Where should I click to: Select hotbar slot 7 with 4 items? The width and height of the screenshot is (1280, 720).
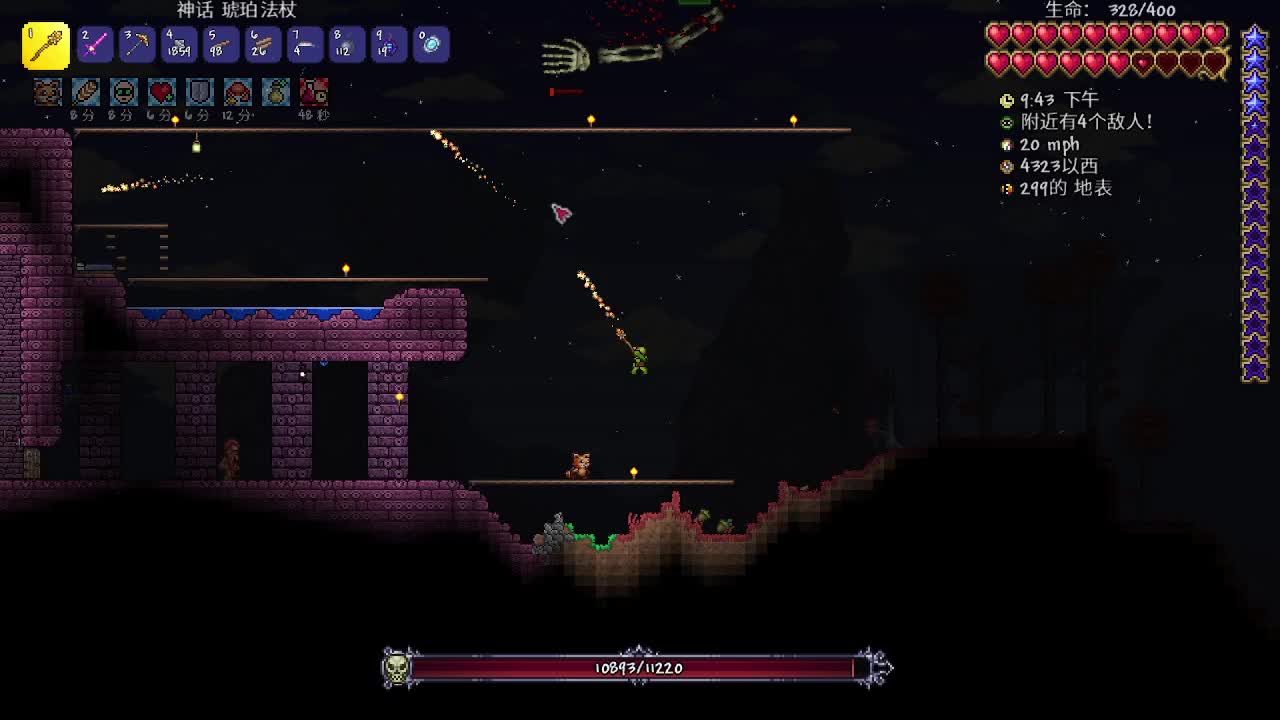(x=305, y=45)
